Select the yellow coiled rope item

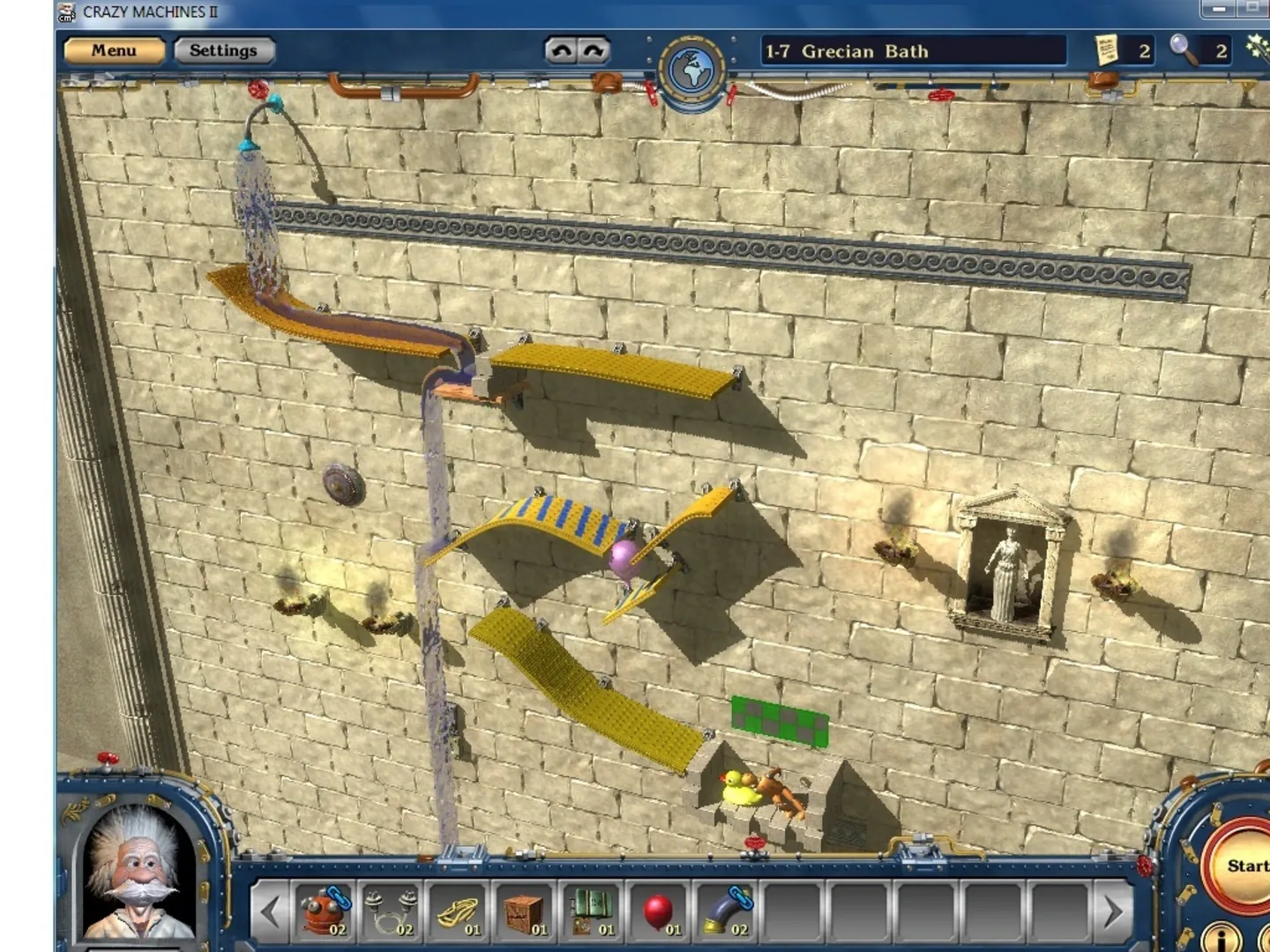pyautogui.click(x=458, y=911)
